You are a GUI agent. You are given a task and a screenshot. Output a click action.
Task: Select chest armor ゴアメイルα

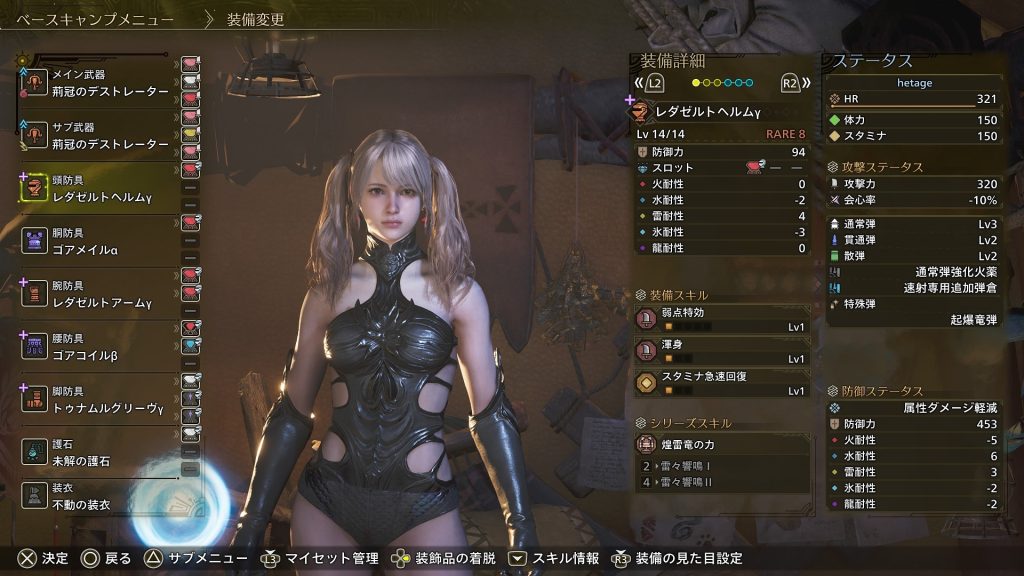(x=100, y=241)
